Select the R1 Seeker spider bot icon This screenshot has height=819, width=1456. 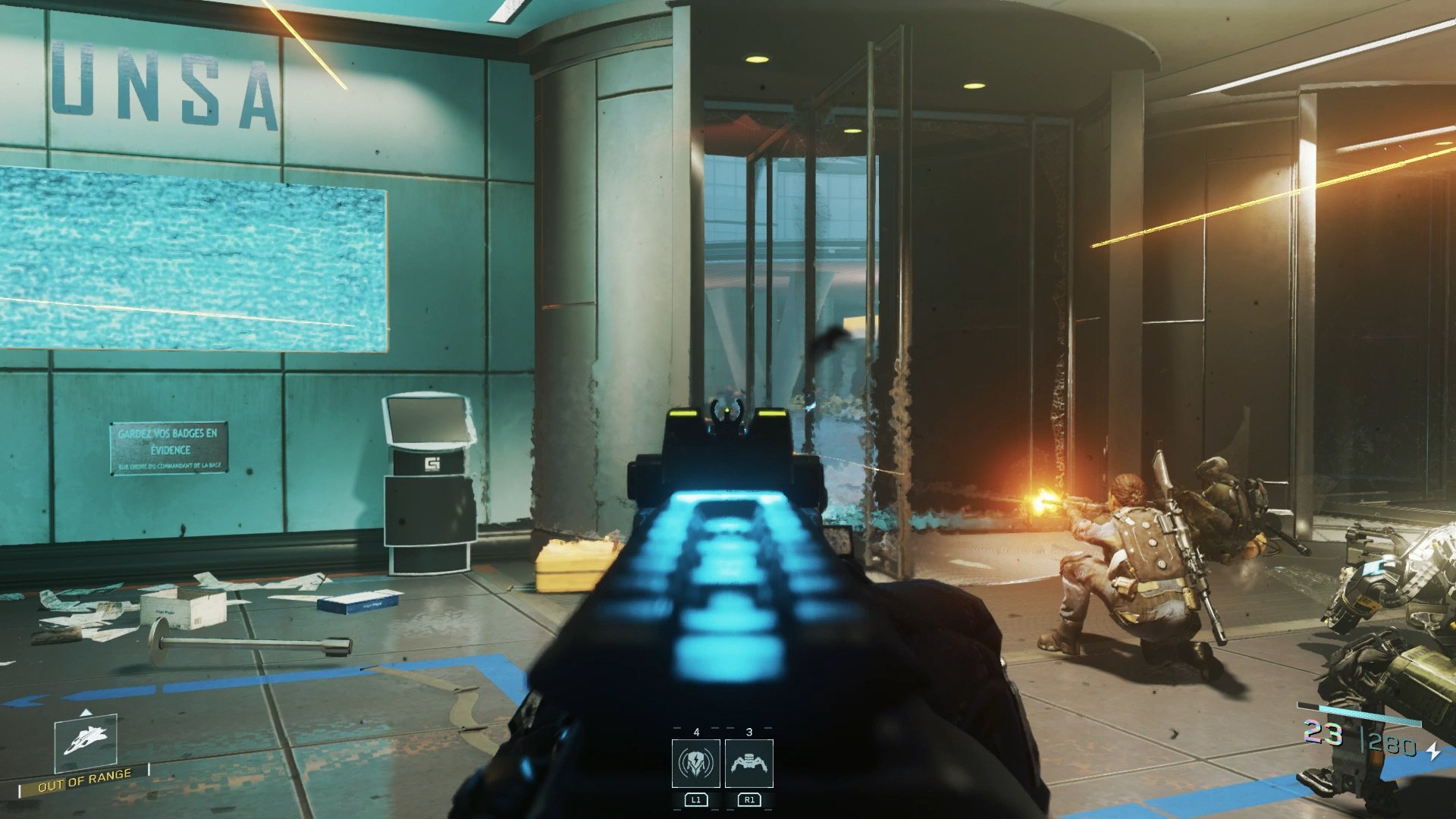[x=751, y=765]
